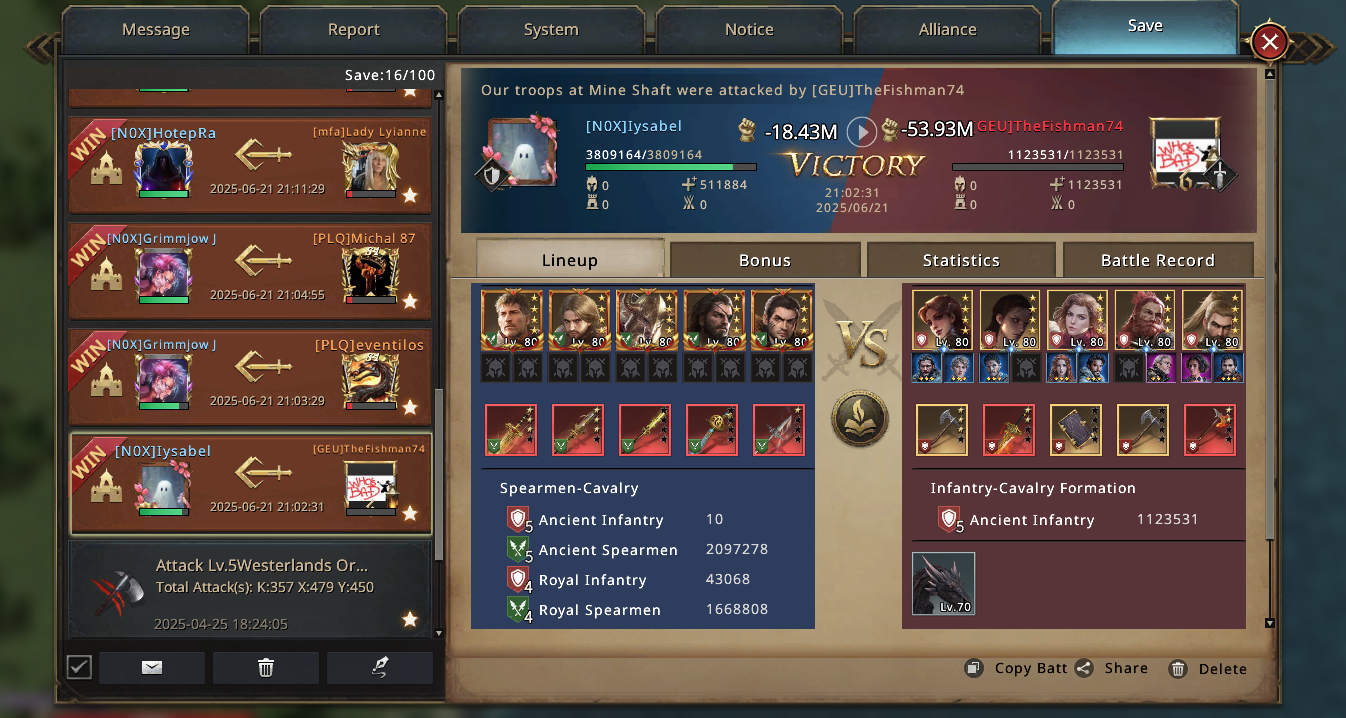This screenshot has height=718, width=1346.
Task: Select the System tab
Action: (x=551, y=30)
